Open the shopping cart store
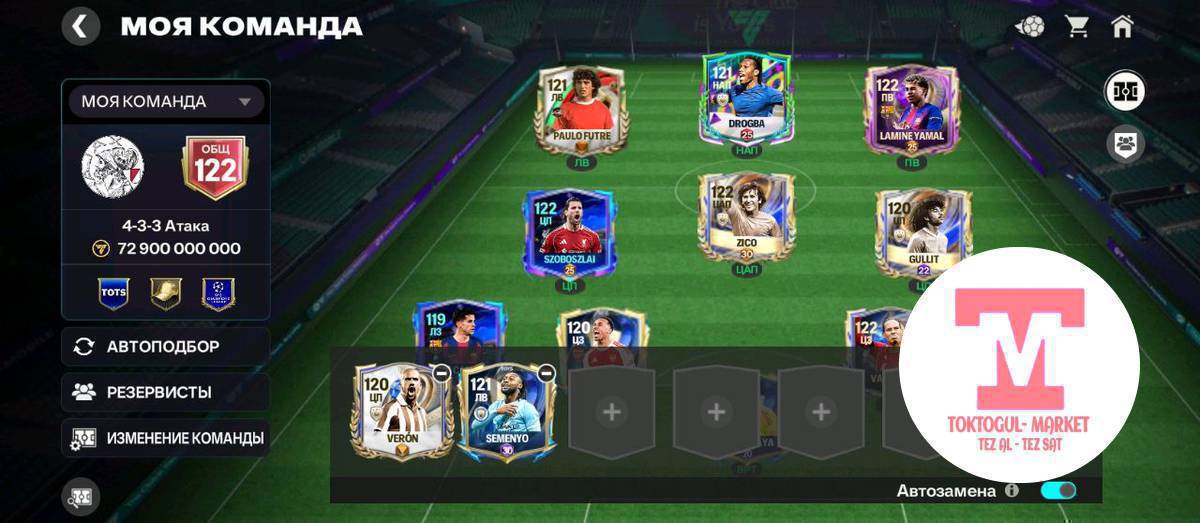Viewport: 1200px width, 523px height. pos(1077,27)
